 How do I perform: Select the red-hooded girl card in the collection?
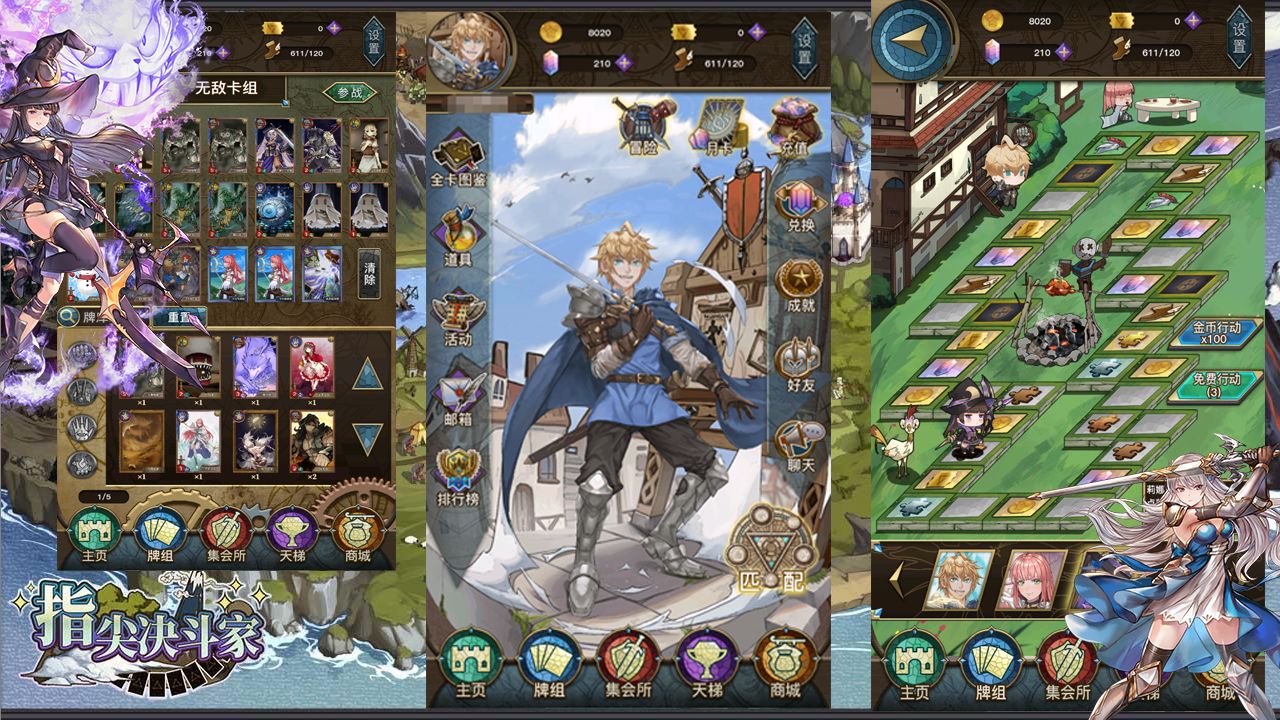tap(311, 367)
